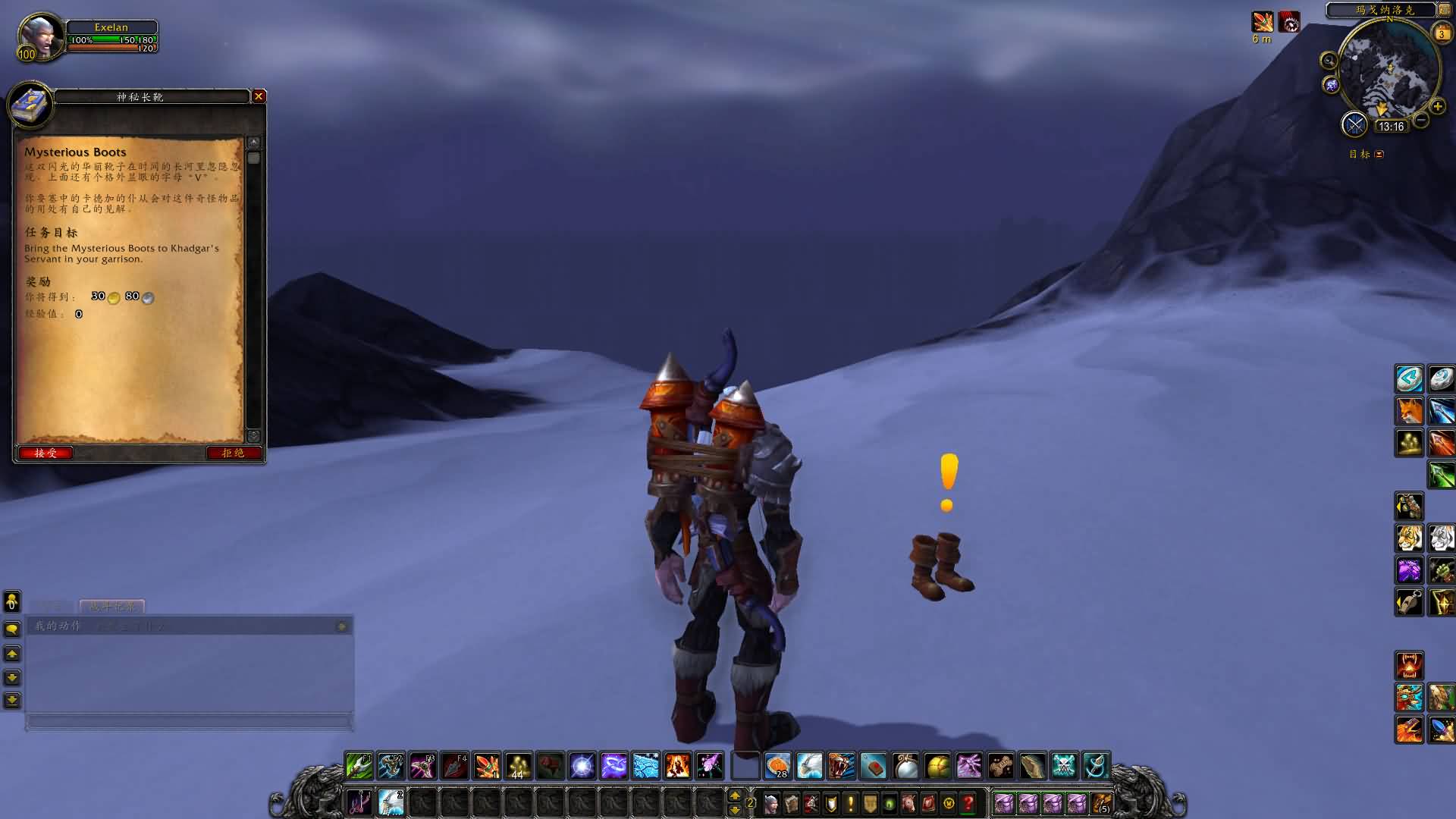Open the red question mark help button
This screenshot has width=1456, height=819.
tap(968, 803)
